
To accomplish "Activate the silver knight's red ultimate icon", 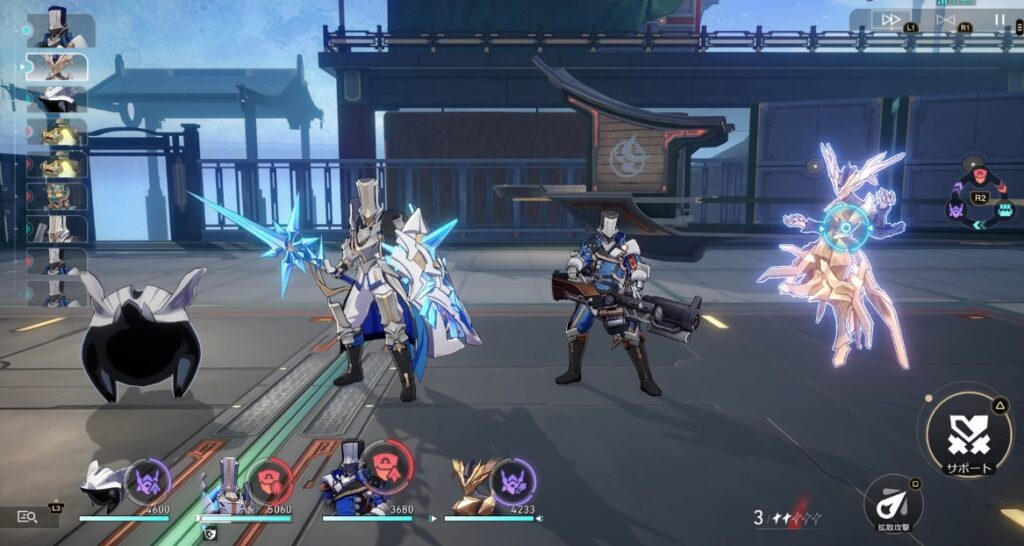I will pyautogui.click(x=270, y=482).
